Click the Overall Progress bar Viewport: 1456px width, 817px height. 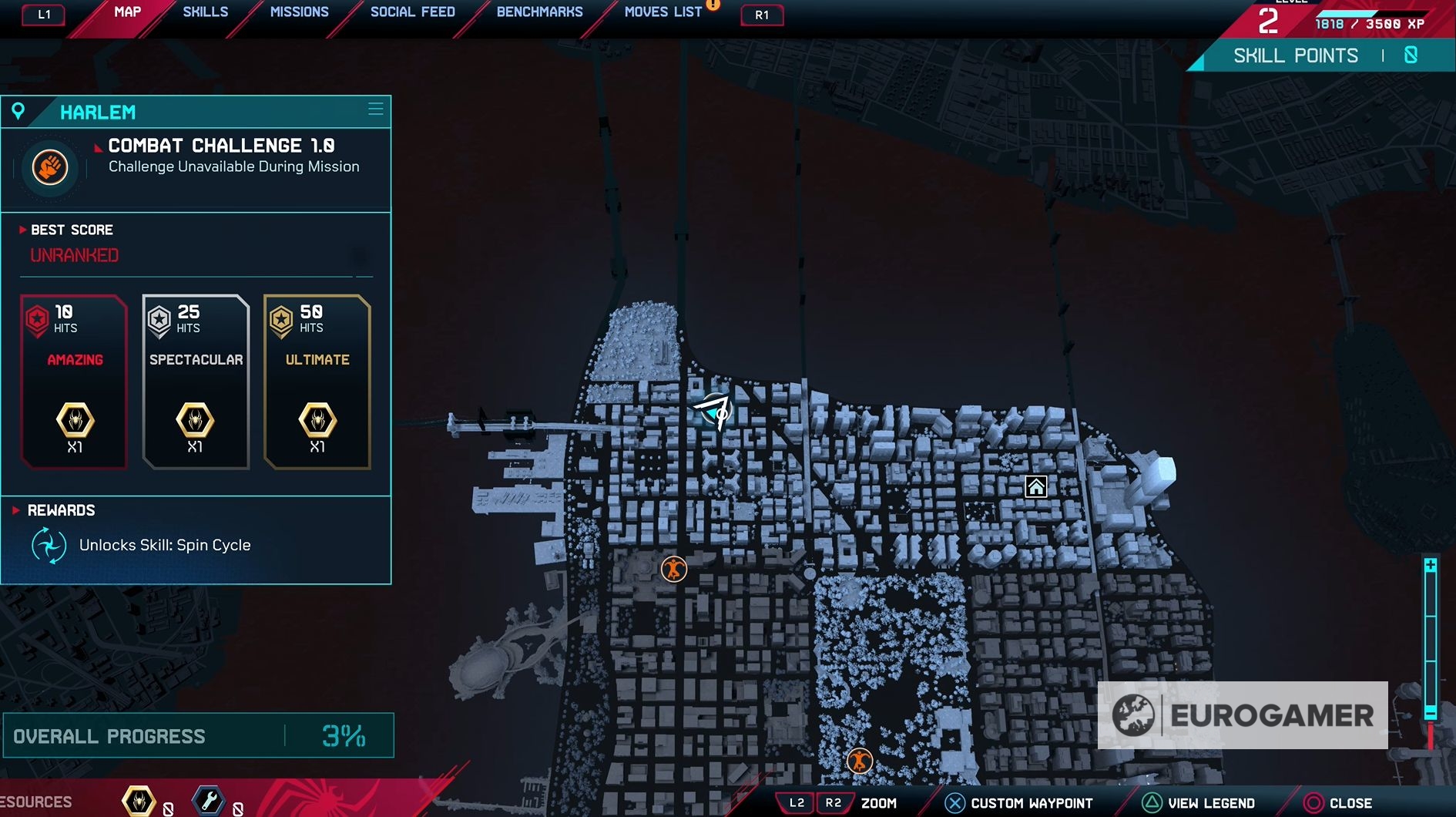pos(198,736)
